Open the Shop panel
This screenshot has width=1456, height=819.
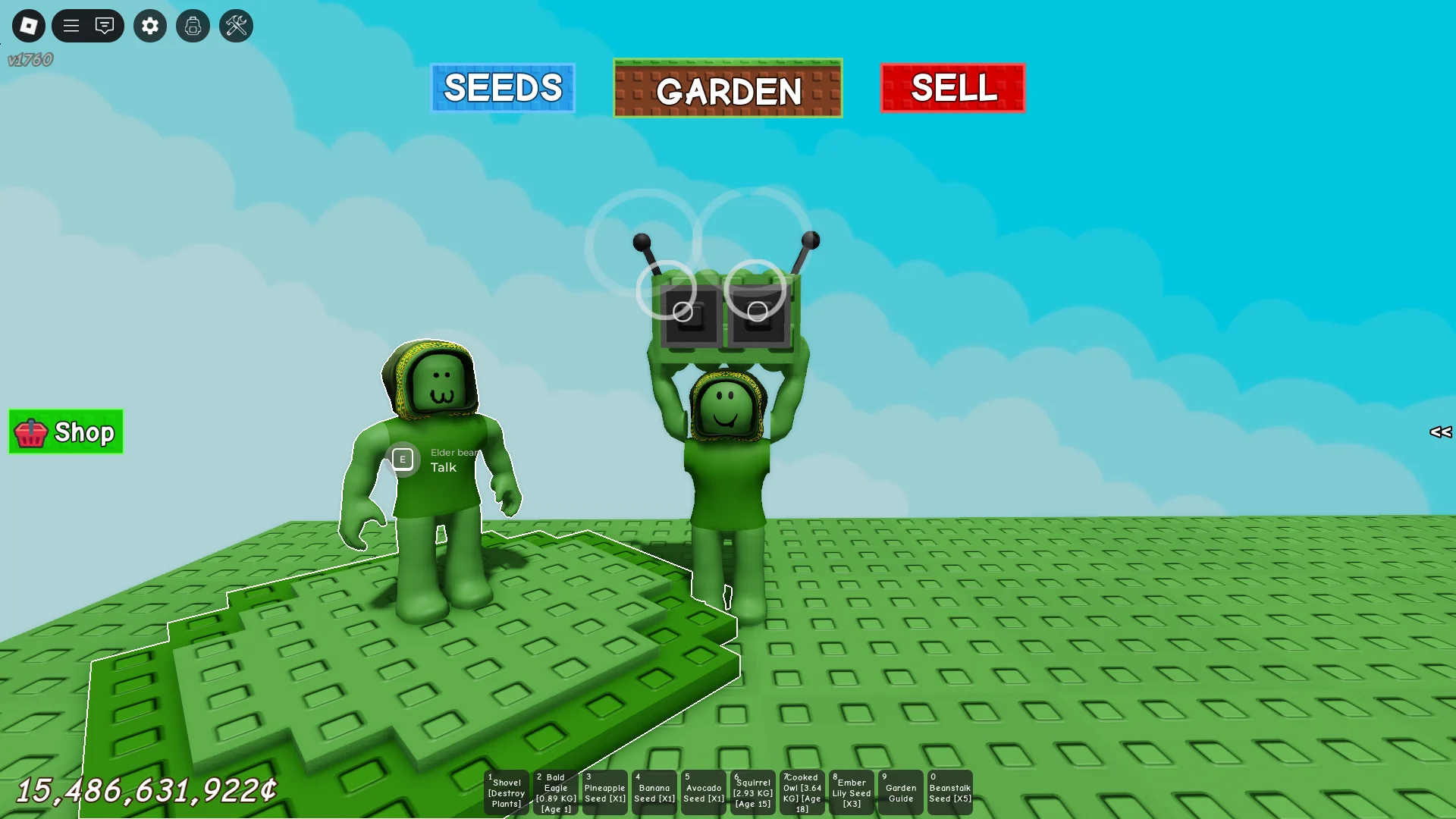point(65,431)
